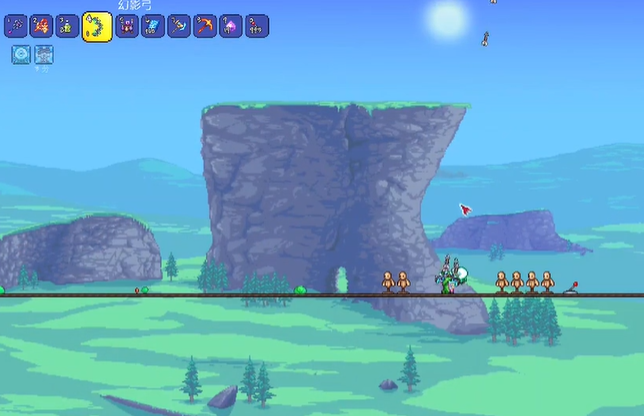The width and height of the screenshot is (644, 416).
Task: Select the purple staff hotbar slot
Action: tap(15, 25)
